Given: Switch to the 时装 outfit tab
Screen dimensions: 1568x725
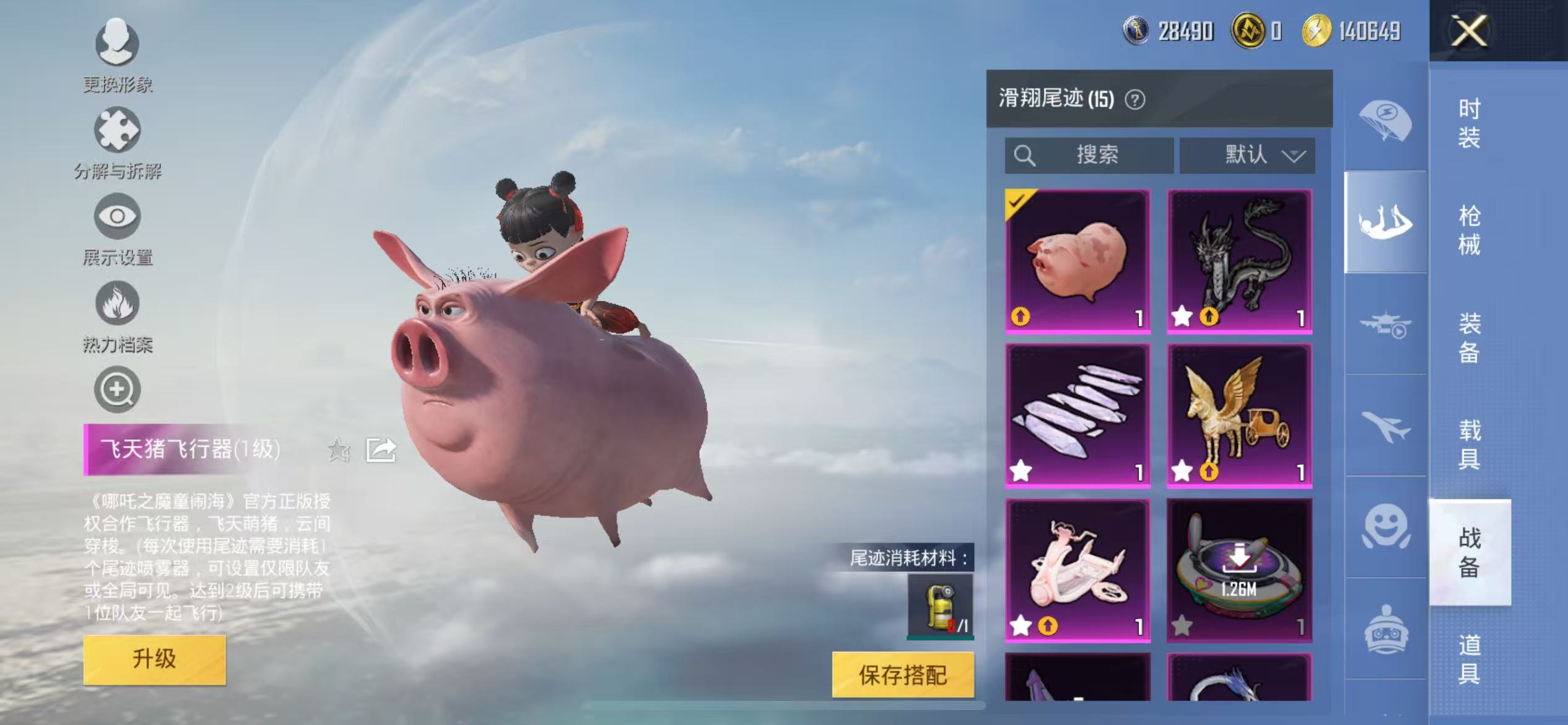Looking at the screenshot, I should (1469, 123).
